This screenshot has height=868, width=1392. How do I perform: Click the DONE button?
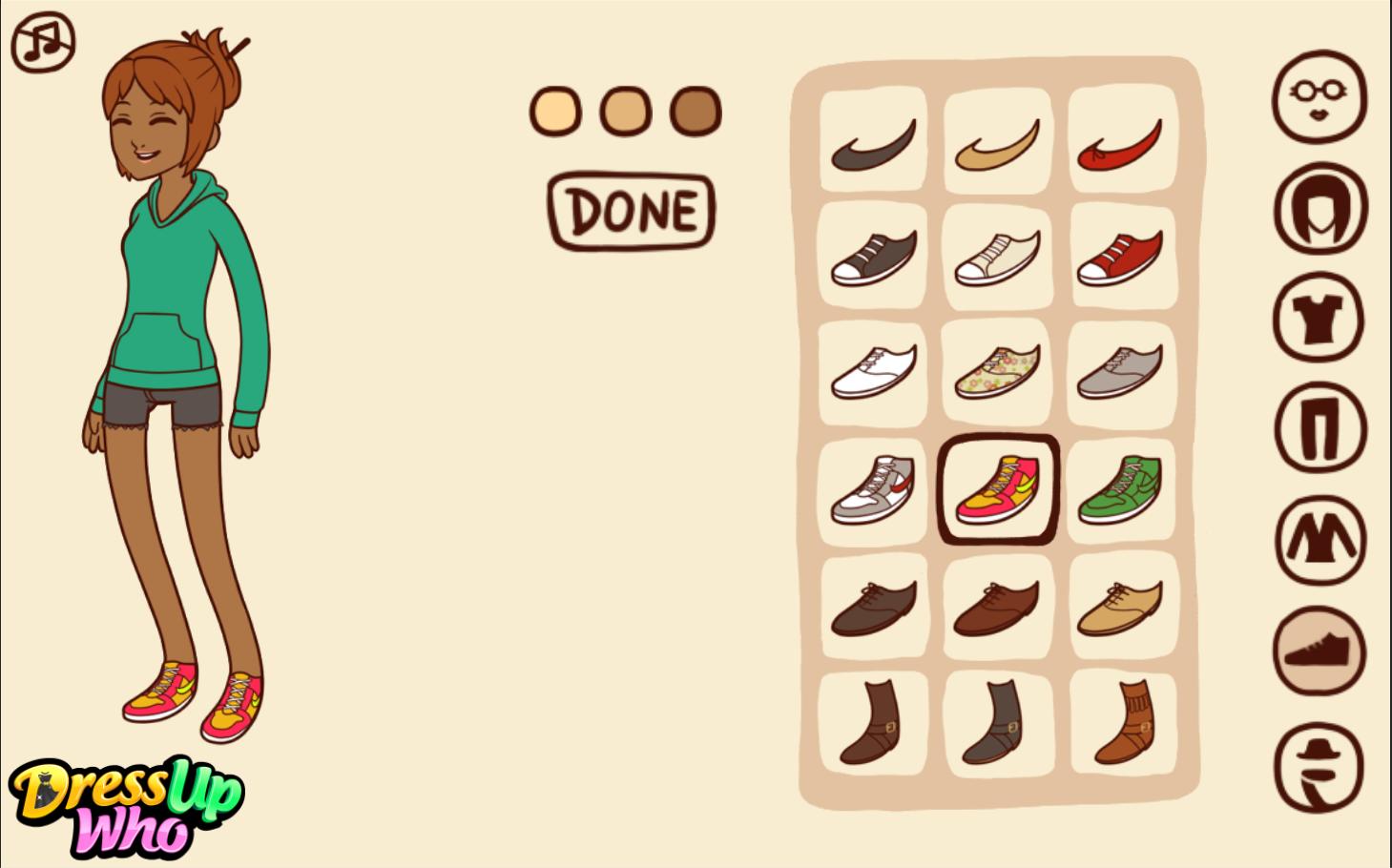coord(631,211)
